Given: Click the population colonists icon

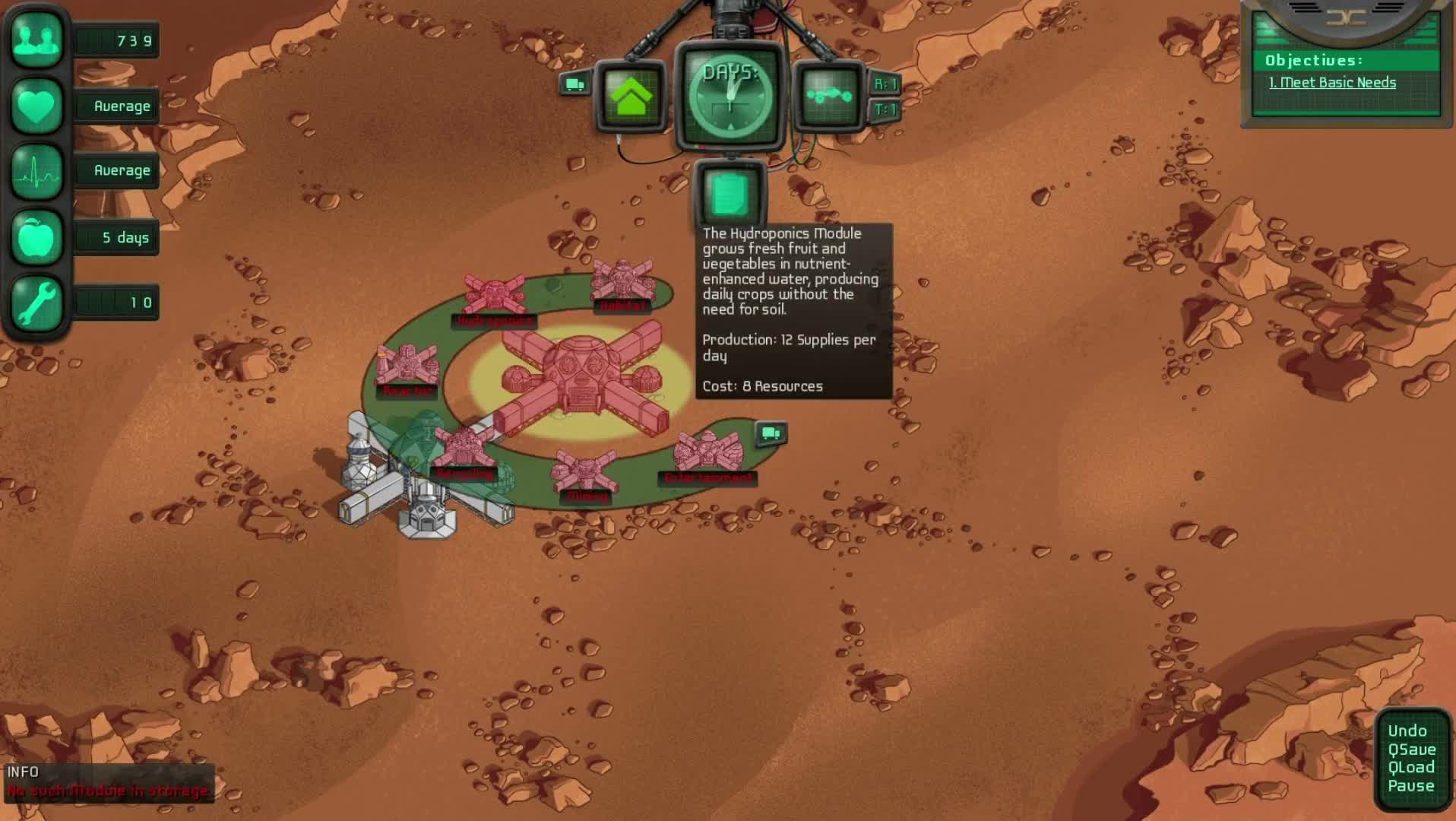Looking at the screenshot, I should (x=36, y=40).
